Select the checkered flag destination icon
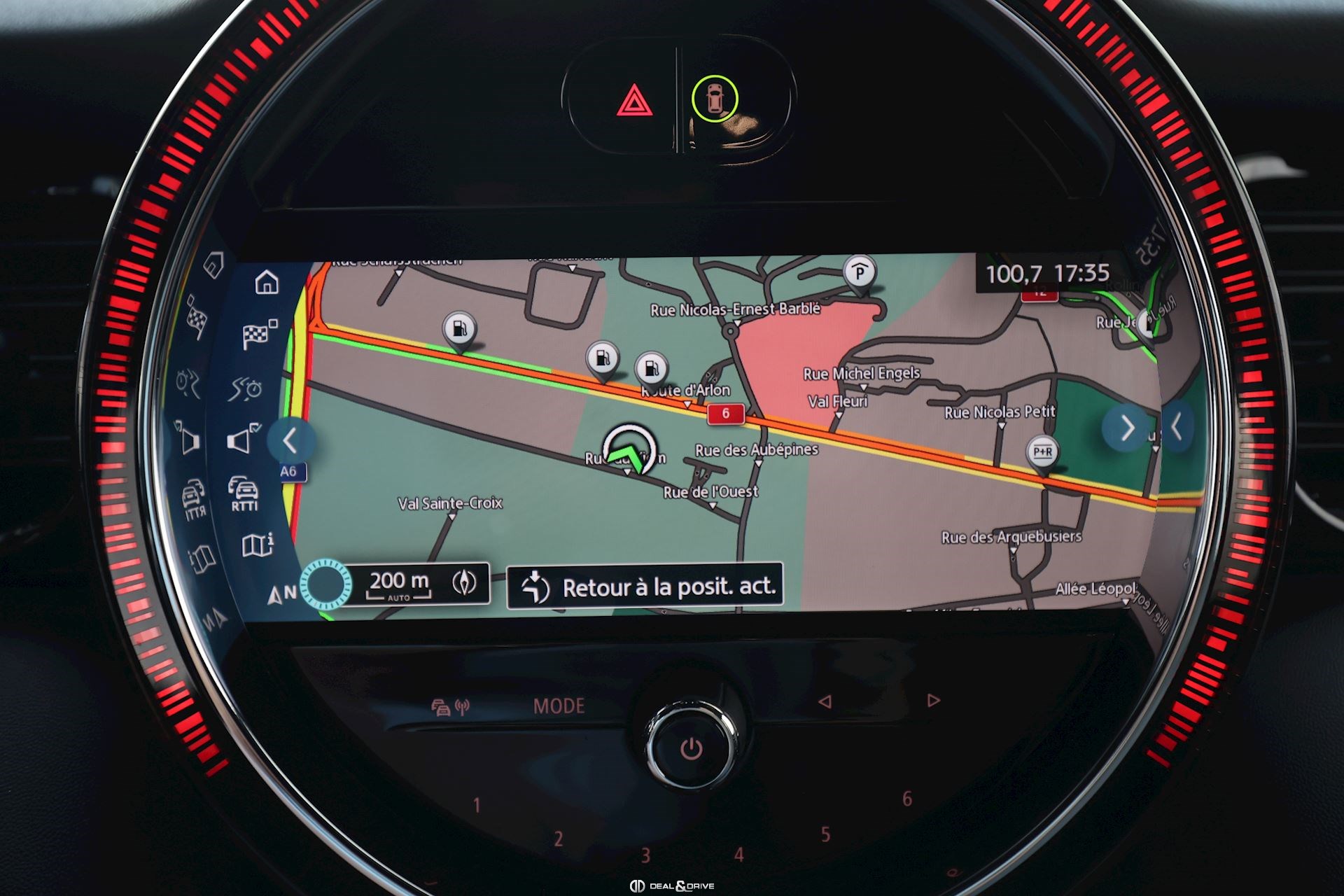 click(x=258, y=335)
